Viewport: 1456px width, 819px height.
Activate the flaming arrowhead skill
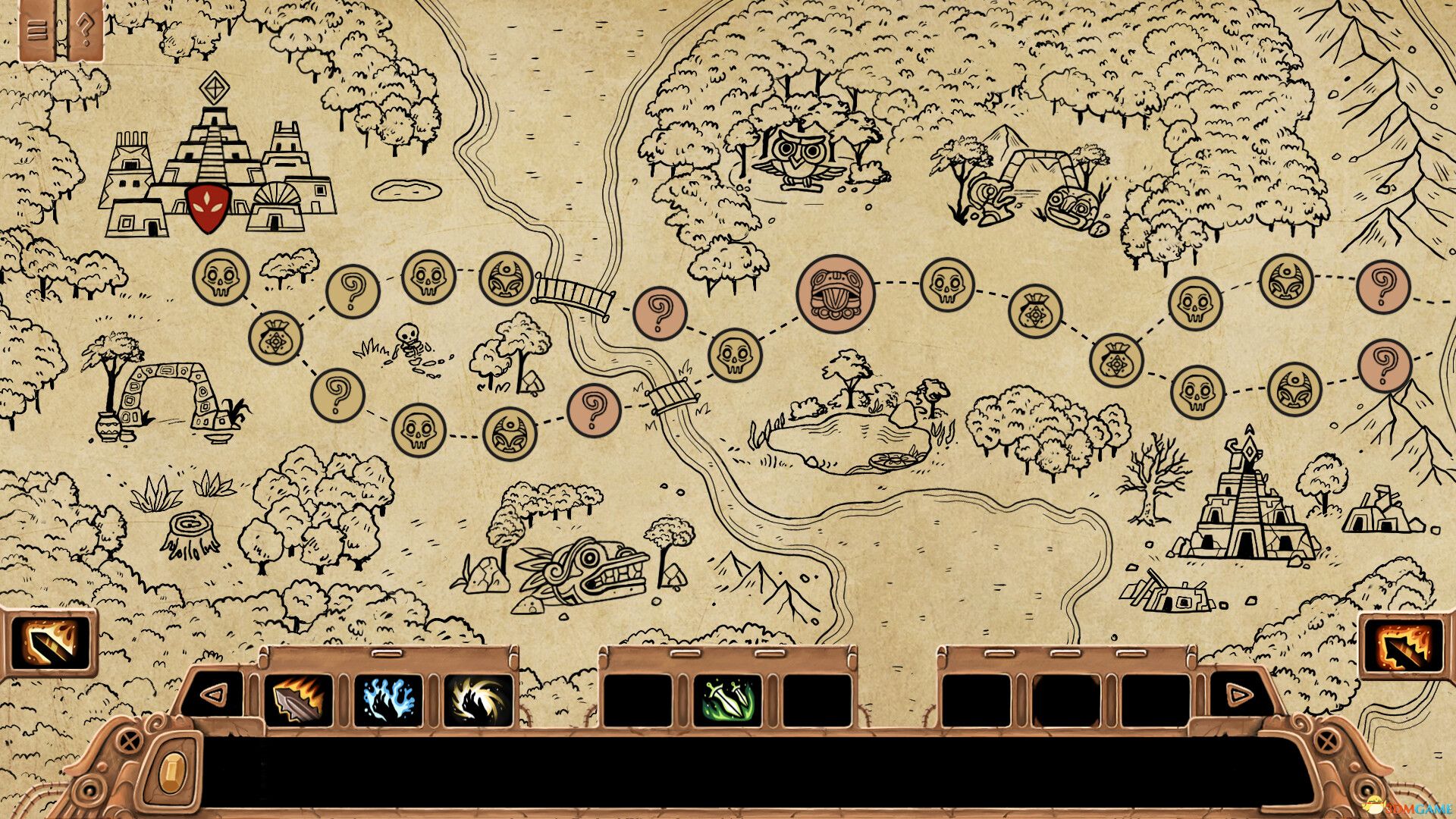pyautogui.click(x=299, y=701)
